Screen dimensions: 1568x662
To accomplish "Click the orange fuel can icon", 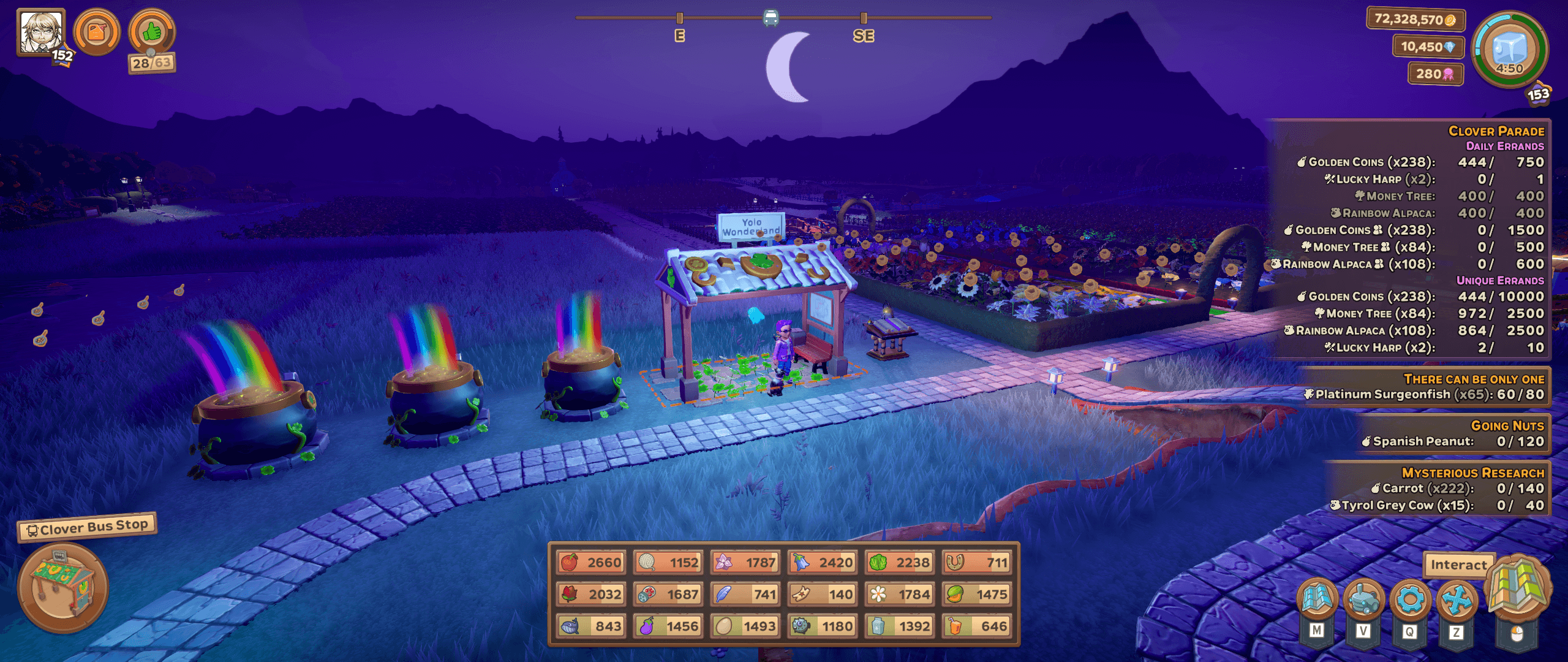I will [x=97, y=32].
